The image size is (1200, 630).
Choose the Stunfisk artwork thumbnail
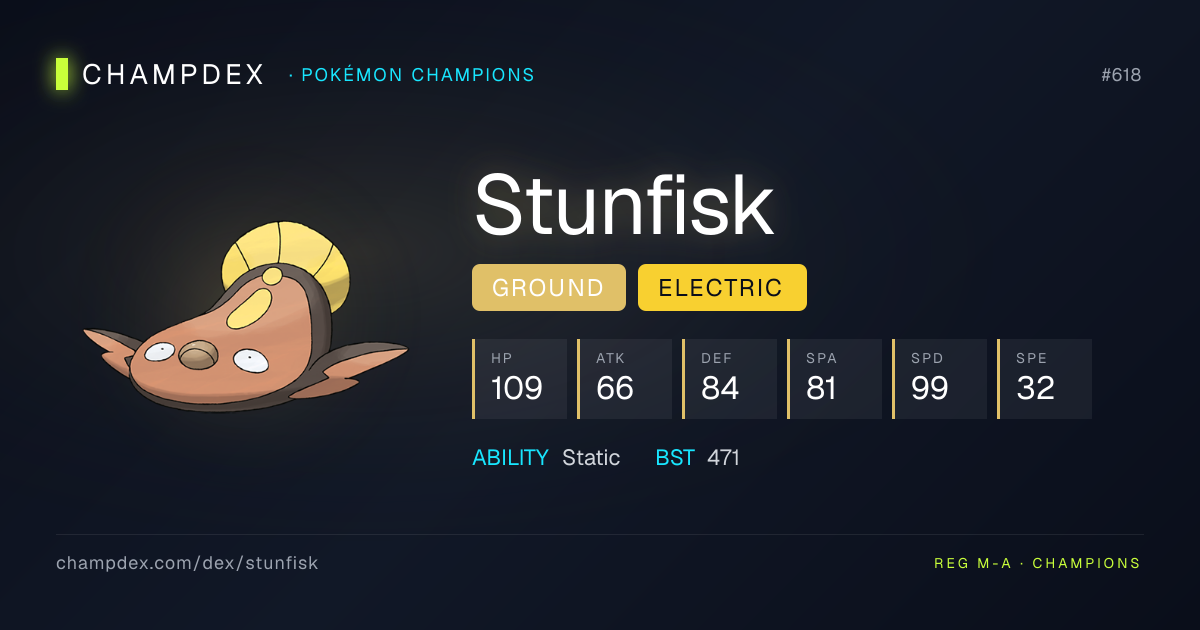coord(246,320)
